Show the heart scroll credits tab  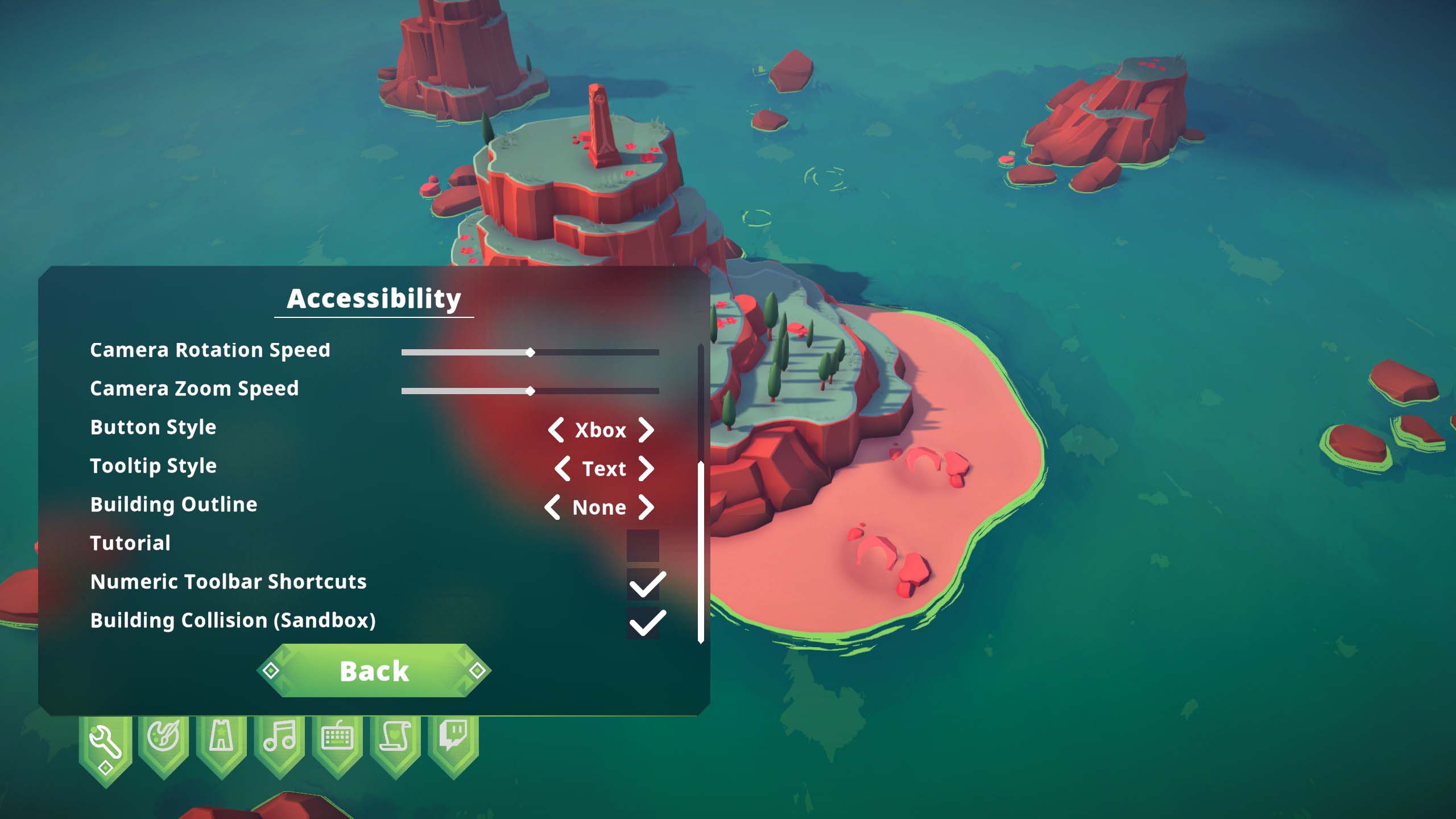point(395,739)
